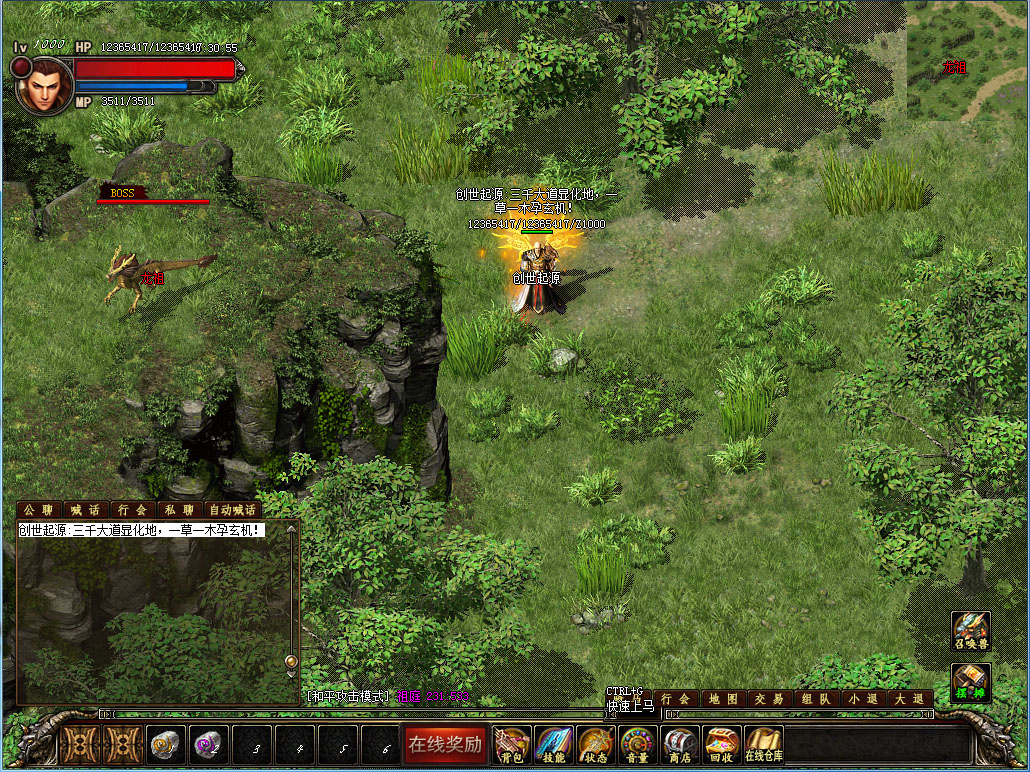Select the 自动喊话 auto-shout tab
This screenshot has height=772, width=1030.
click(232, 510)
